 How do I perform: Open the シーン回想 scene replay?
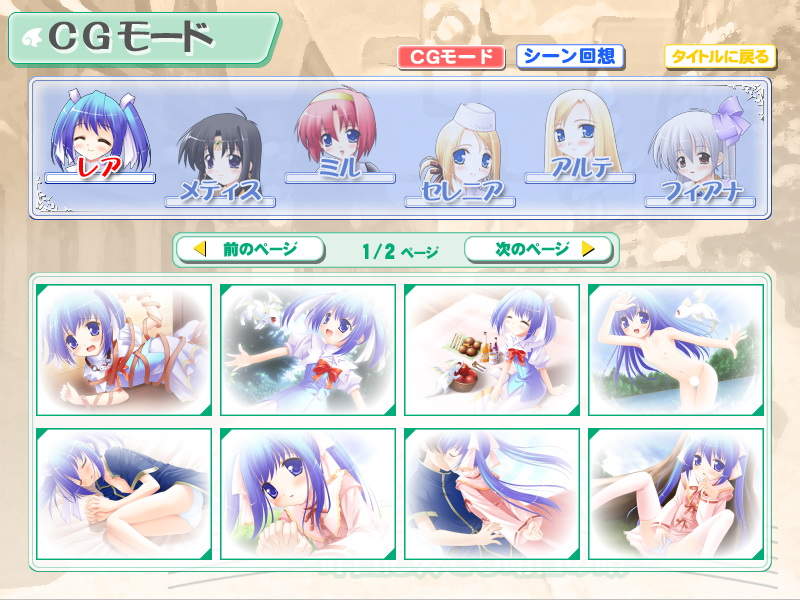click(570, 57)
